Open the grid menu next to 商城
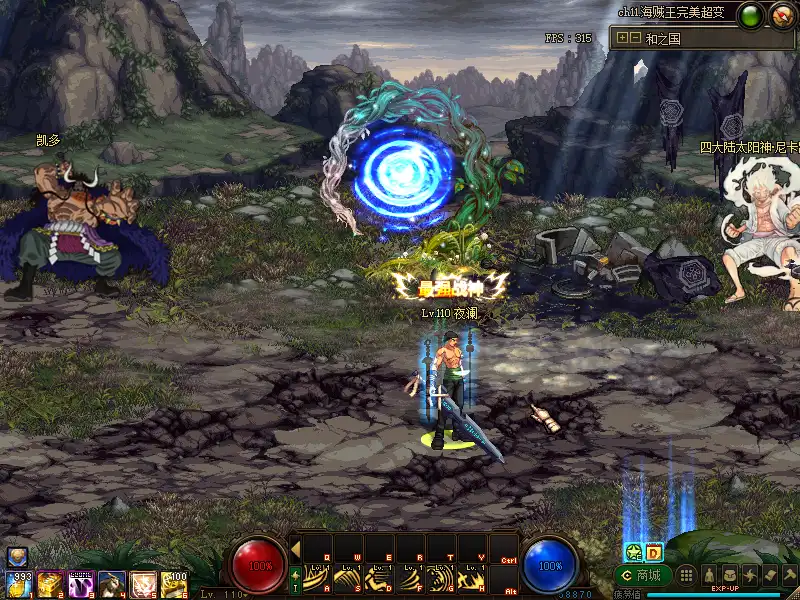 686,575
